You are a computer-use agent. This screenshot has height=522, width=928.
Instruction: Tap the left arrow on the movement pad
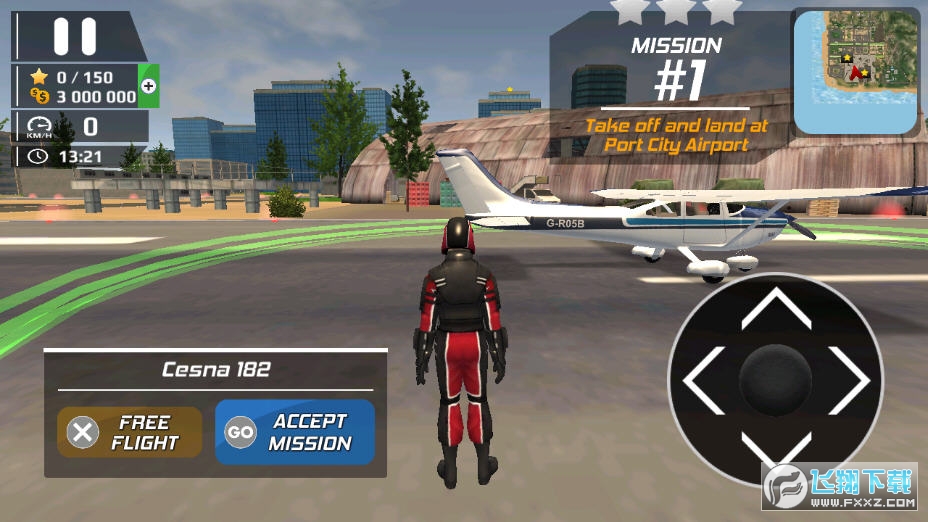click(x=701, y=381)
